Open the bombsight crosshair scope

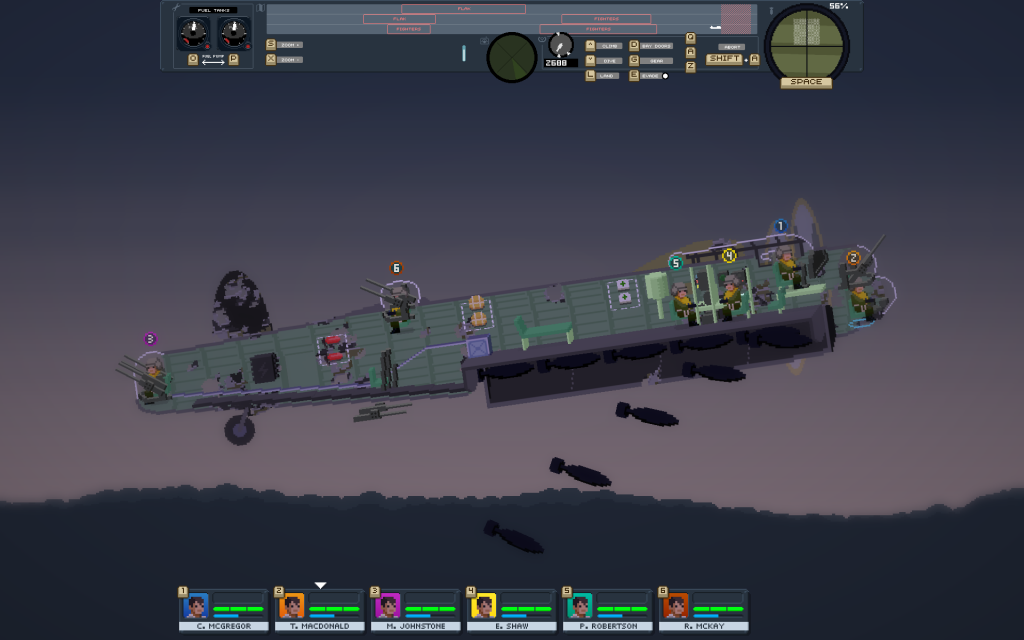click(806, 41)
